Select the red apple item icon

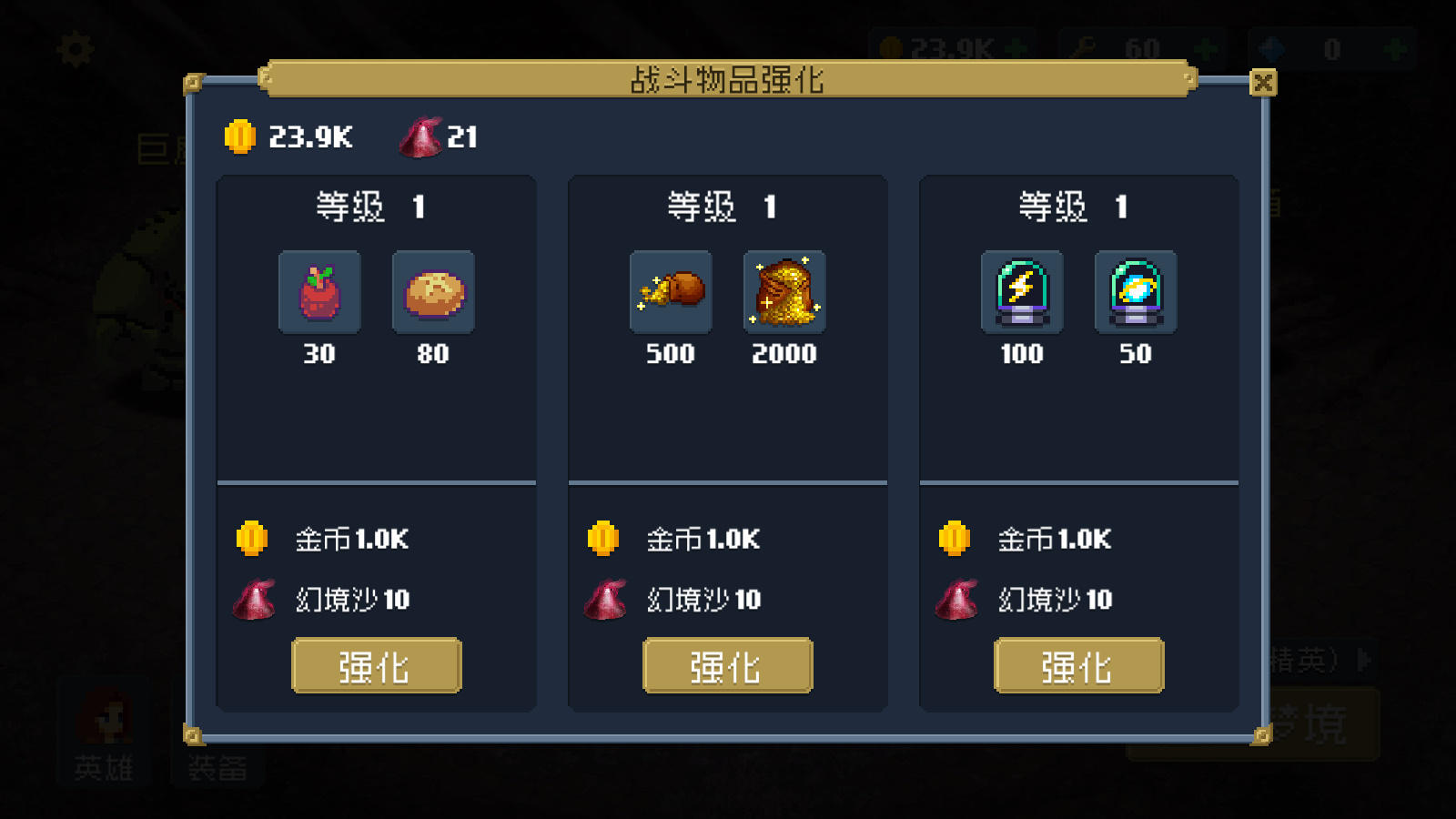pos(319,291)
